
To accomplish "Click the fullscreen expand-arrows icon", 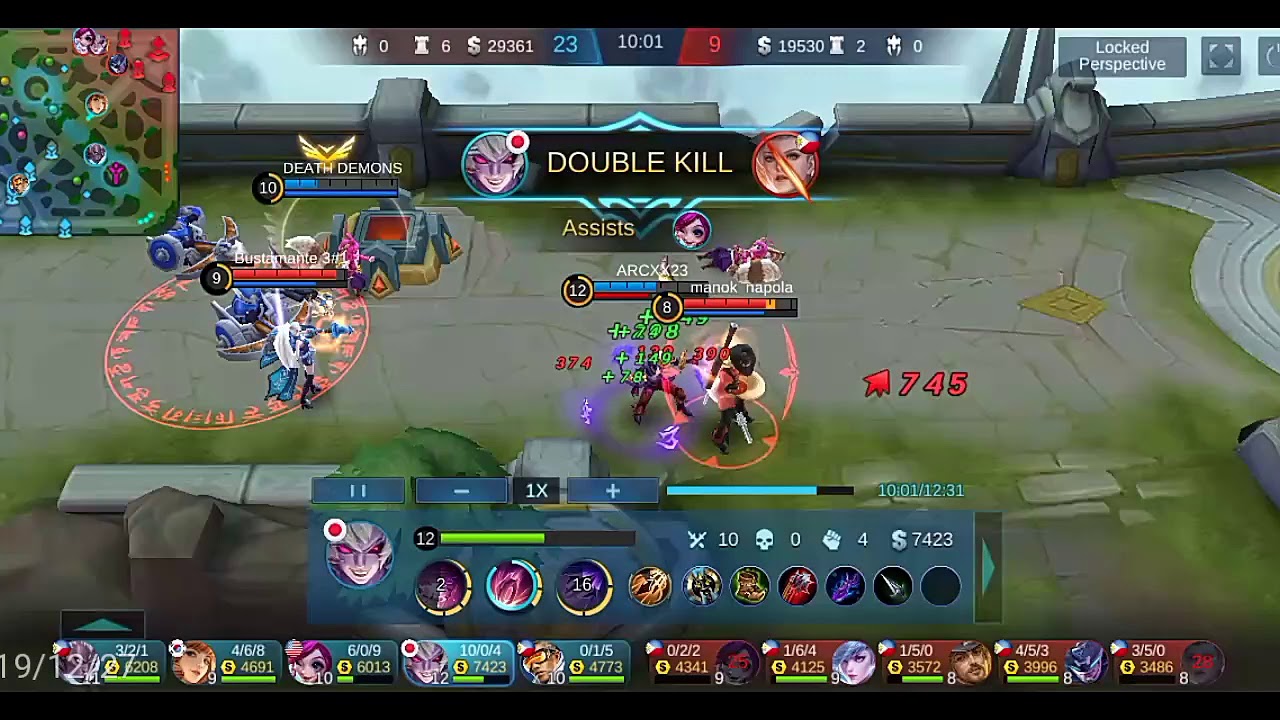I will 1221,57.
